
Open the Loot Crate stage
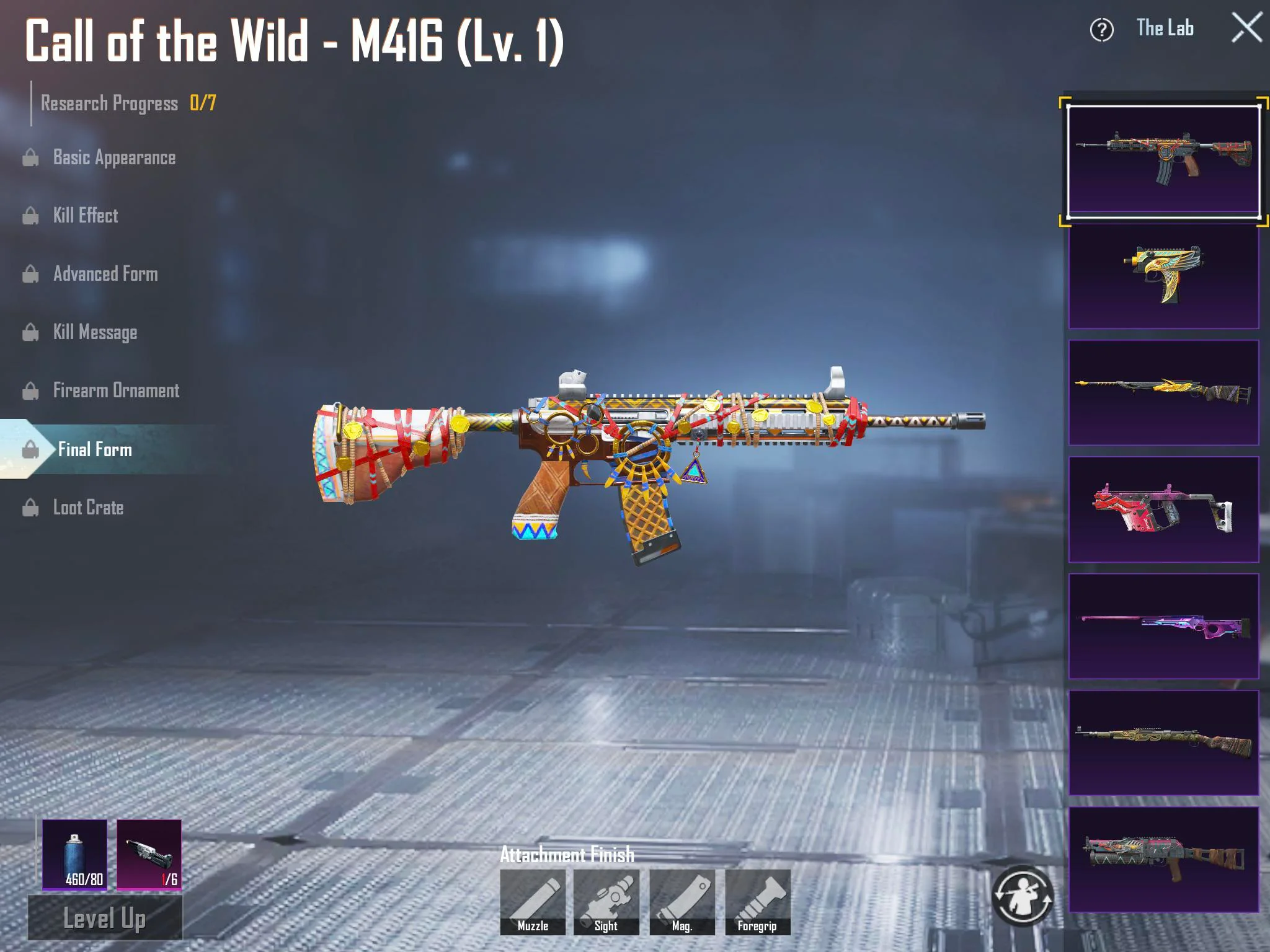point(88,508)
